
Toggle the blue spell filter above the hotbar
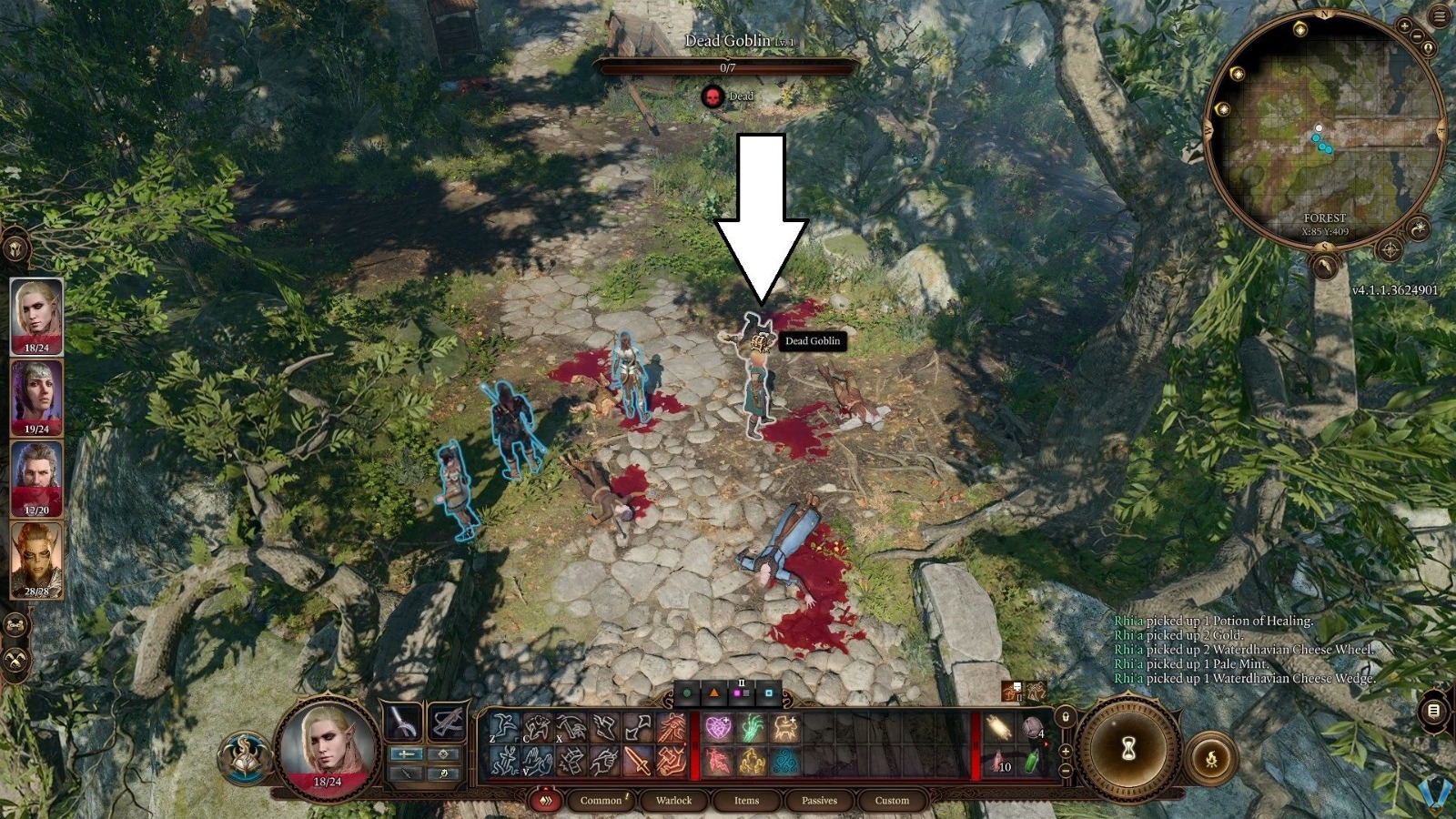[769, 693]
